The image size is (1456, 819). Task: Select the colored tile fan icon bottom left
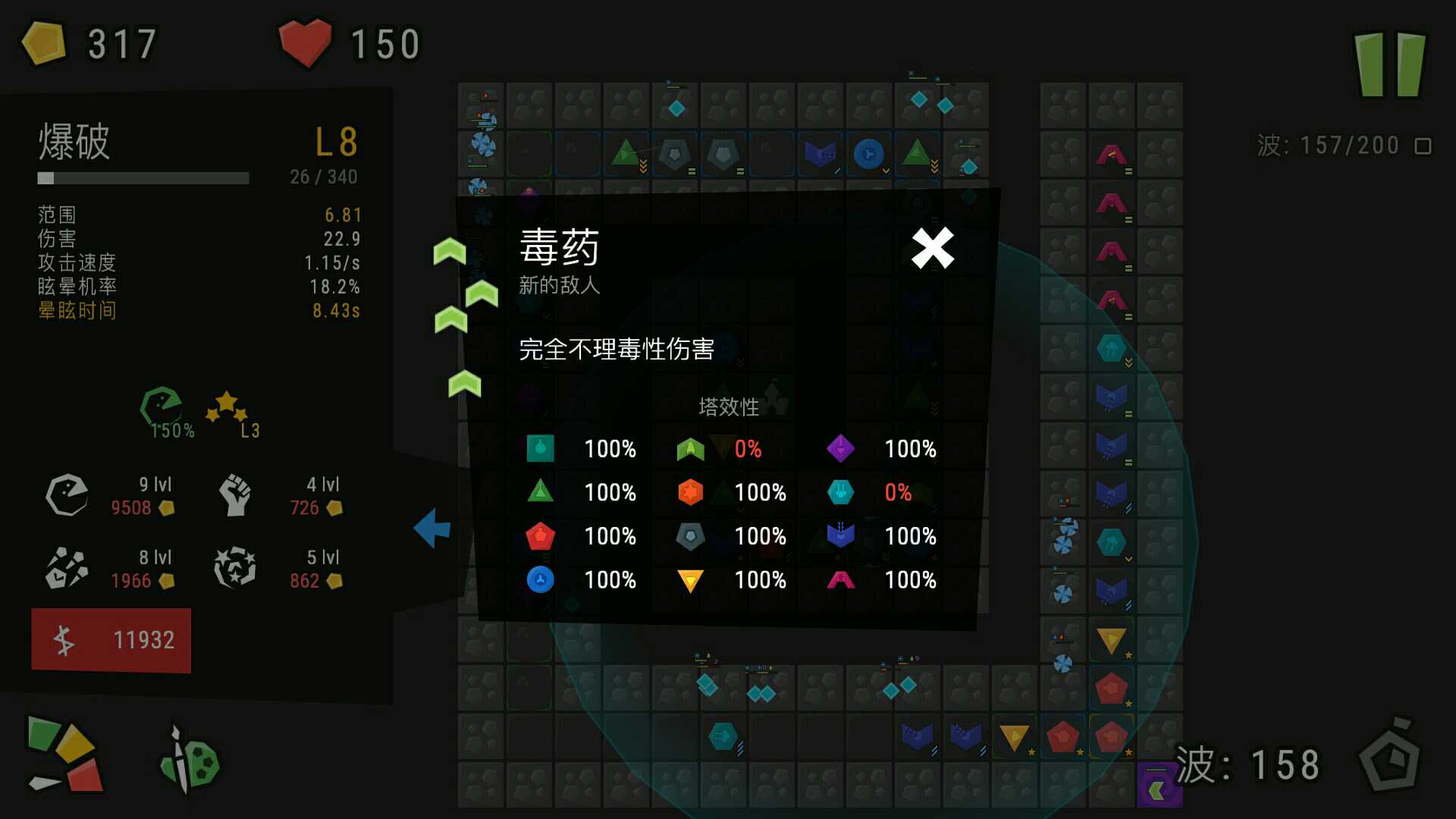coord(64,755)
